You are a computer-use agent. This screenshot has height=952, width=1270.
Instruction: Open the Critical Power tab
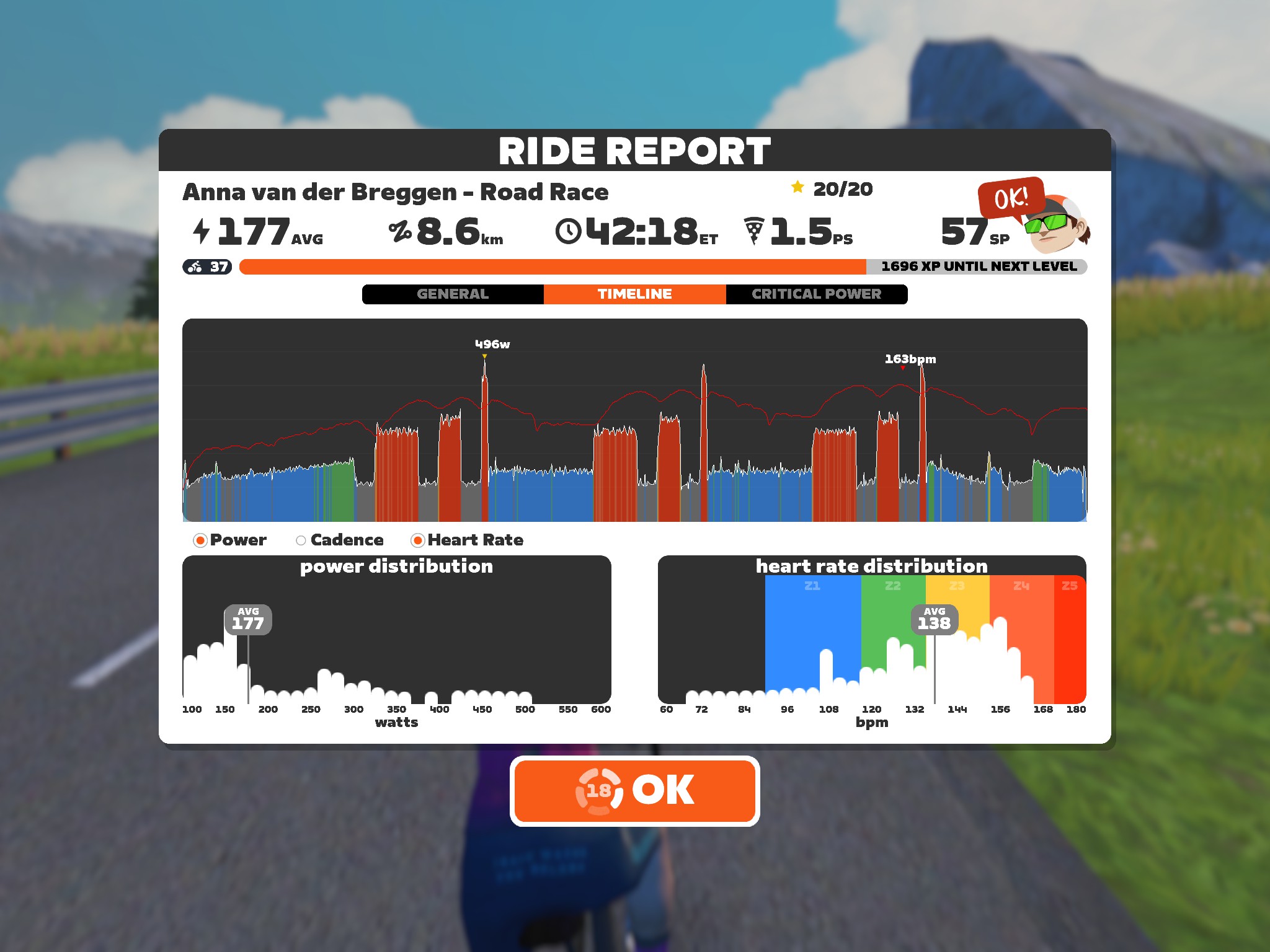pos(816,294)
